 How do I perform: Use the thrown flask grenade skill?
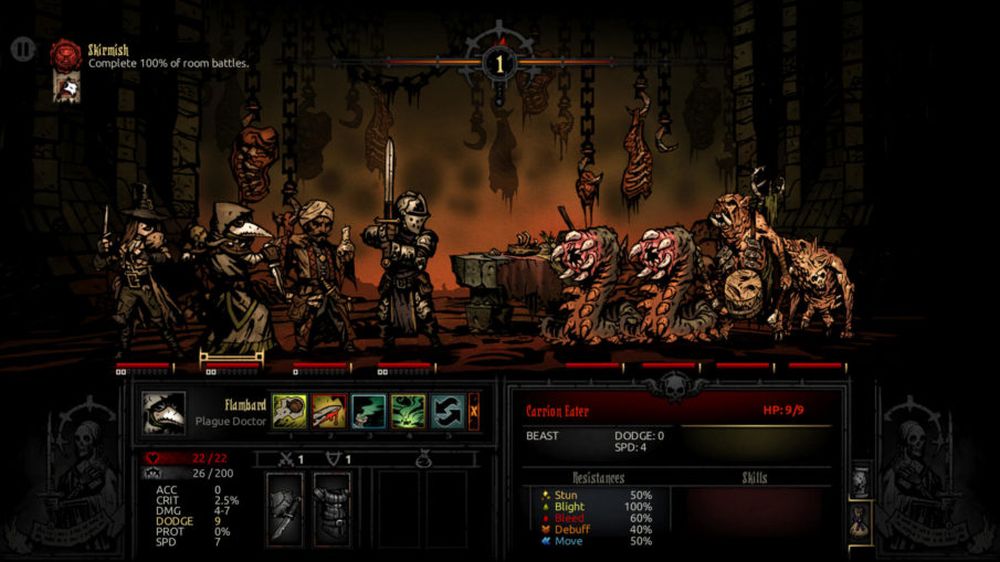point(289,411)
